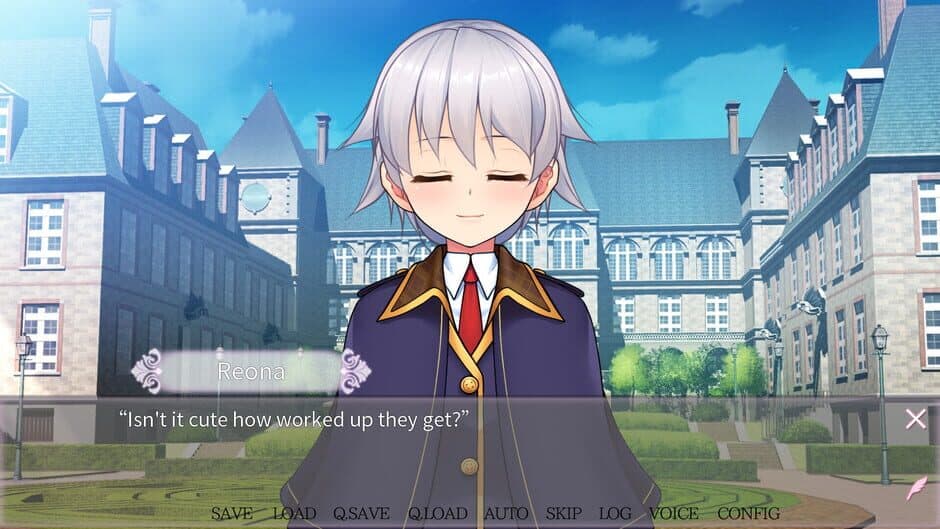The height and width of the screenshot is (529, 940).
Task: Show the dialogue LOG
Action: (x=615, y=514)
